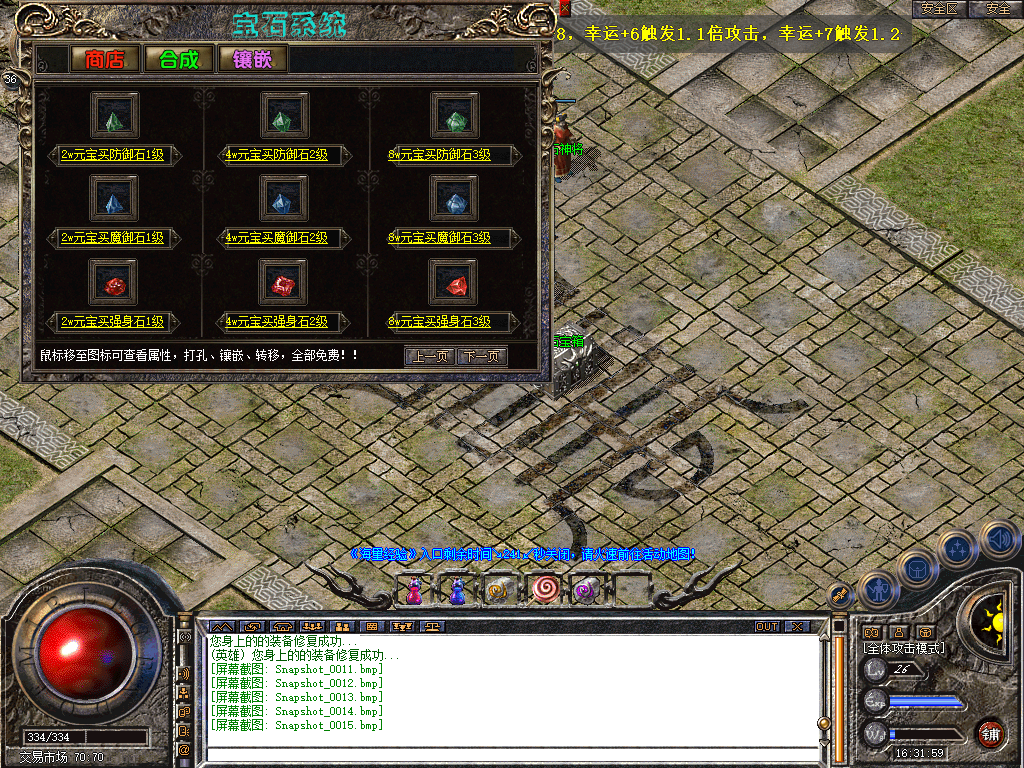Switch to the 商店 shop tab
1024x768 pixels.
104,59
